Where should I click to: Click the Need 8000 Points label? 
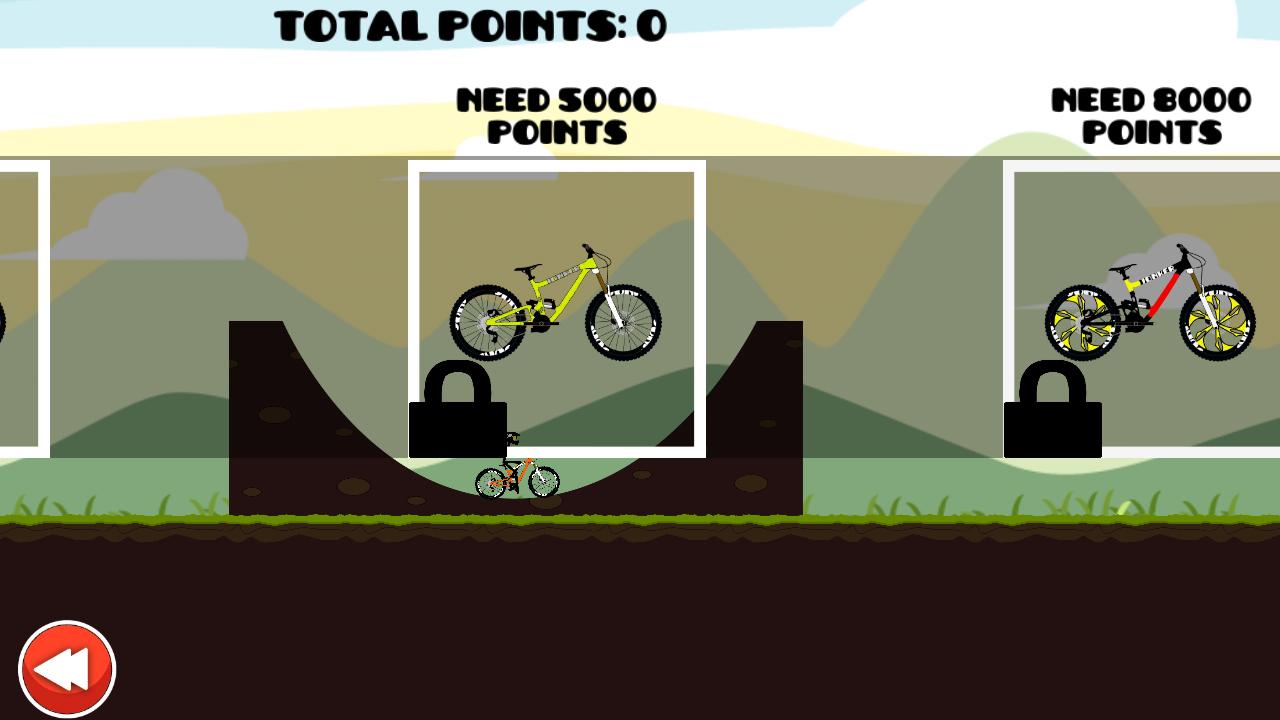(1150, 114)
